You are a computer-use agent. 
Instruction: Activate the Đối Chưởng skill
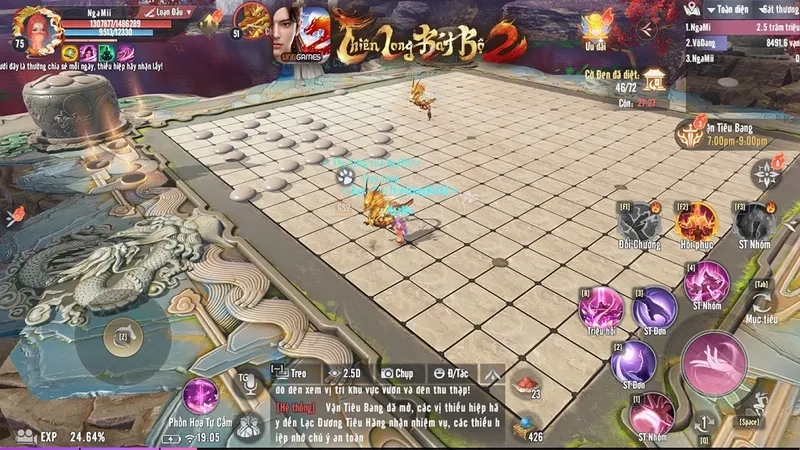click(637, 222)
